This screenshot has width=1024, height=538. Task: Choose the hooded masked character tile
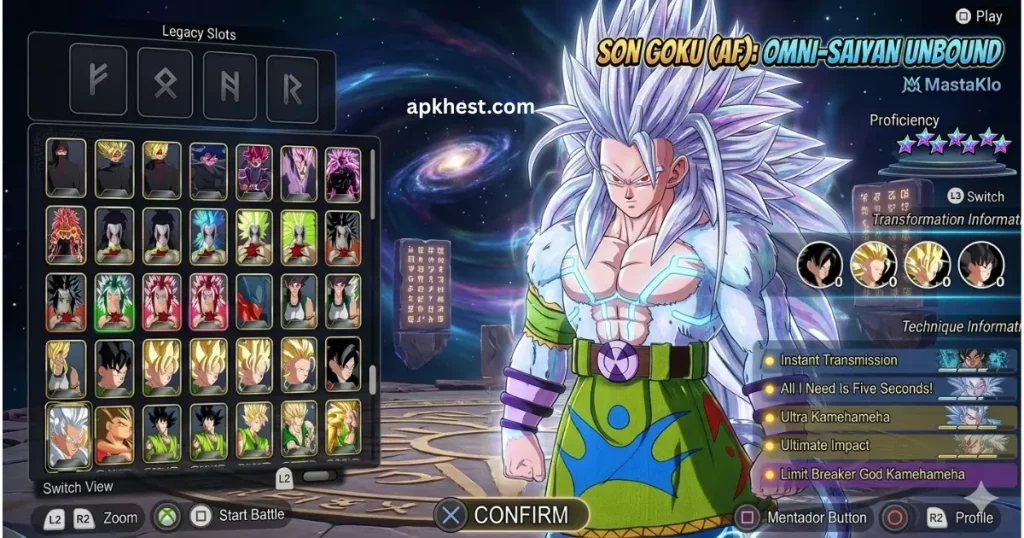66,169
